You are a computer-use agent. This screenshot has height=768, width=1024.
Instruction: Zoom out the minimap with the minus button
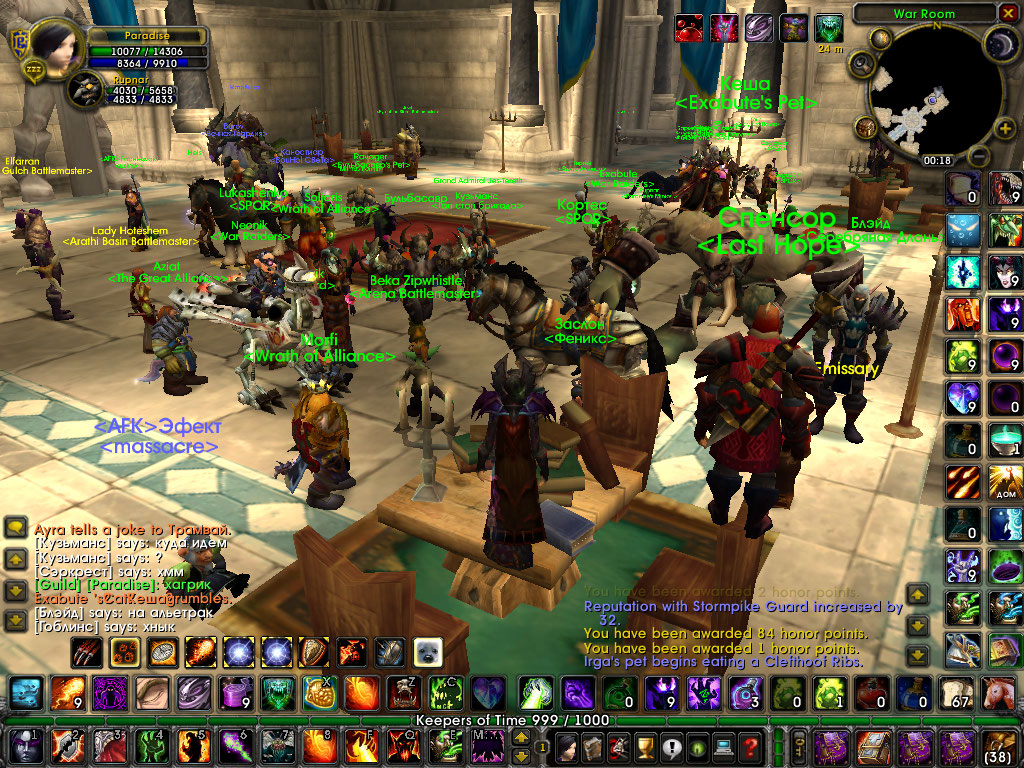click(x=979, y=157)
